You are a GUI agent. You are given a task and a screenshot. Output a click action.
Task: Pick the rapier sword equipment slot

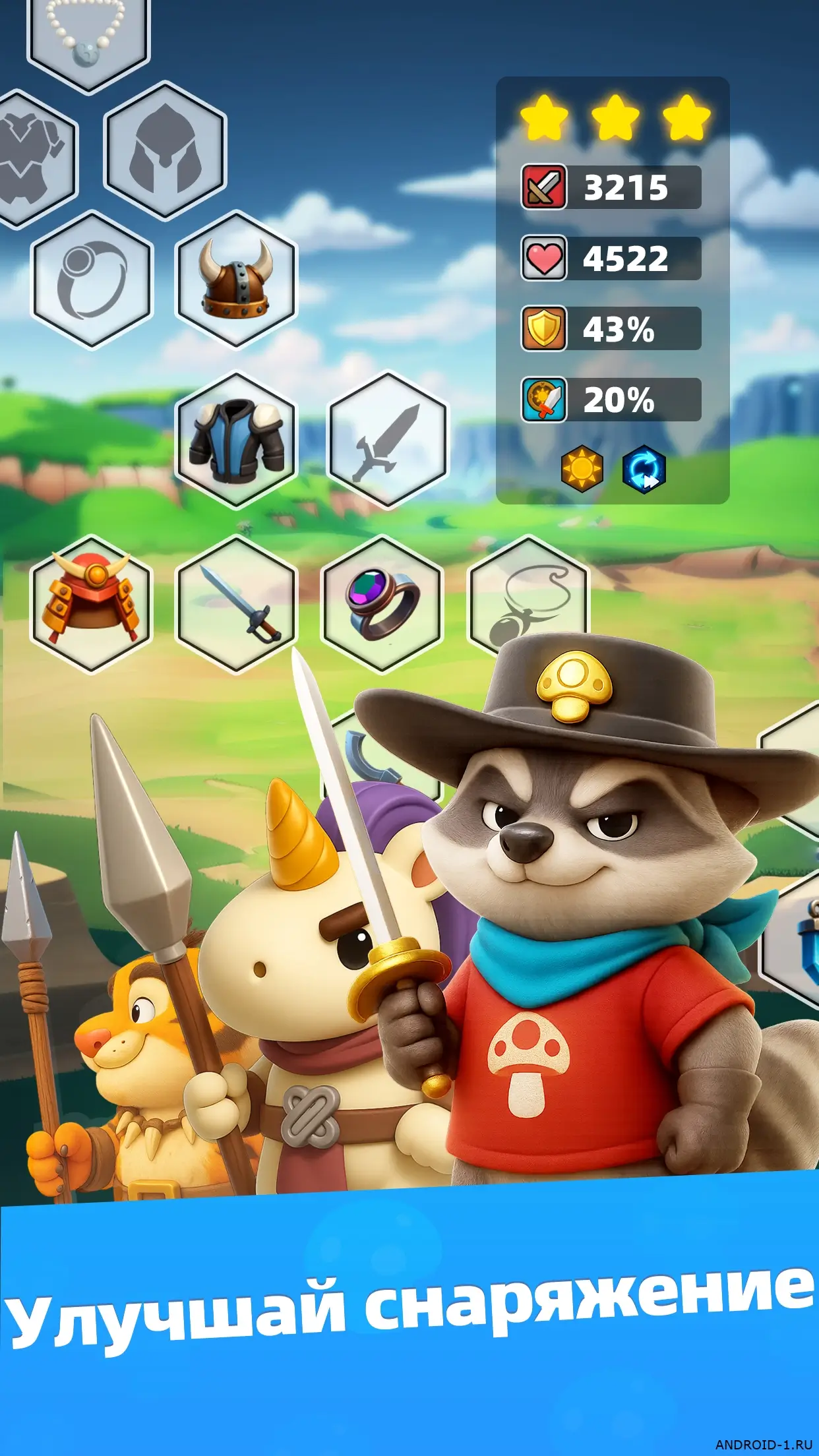coord(235,603)
